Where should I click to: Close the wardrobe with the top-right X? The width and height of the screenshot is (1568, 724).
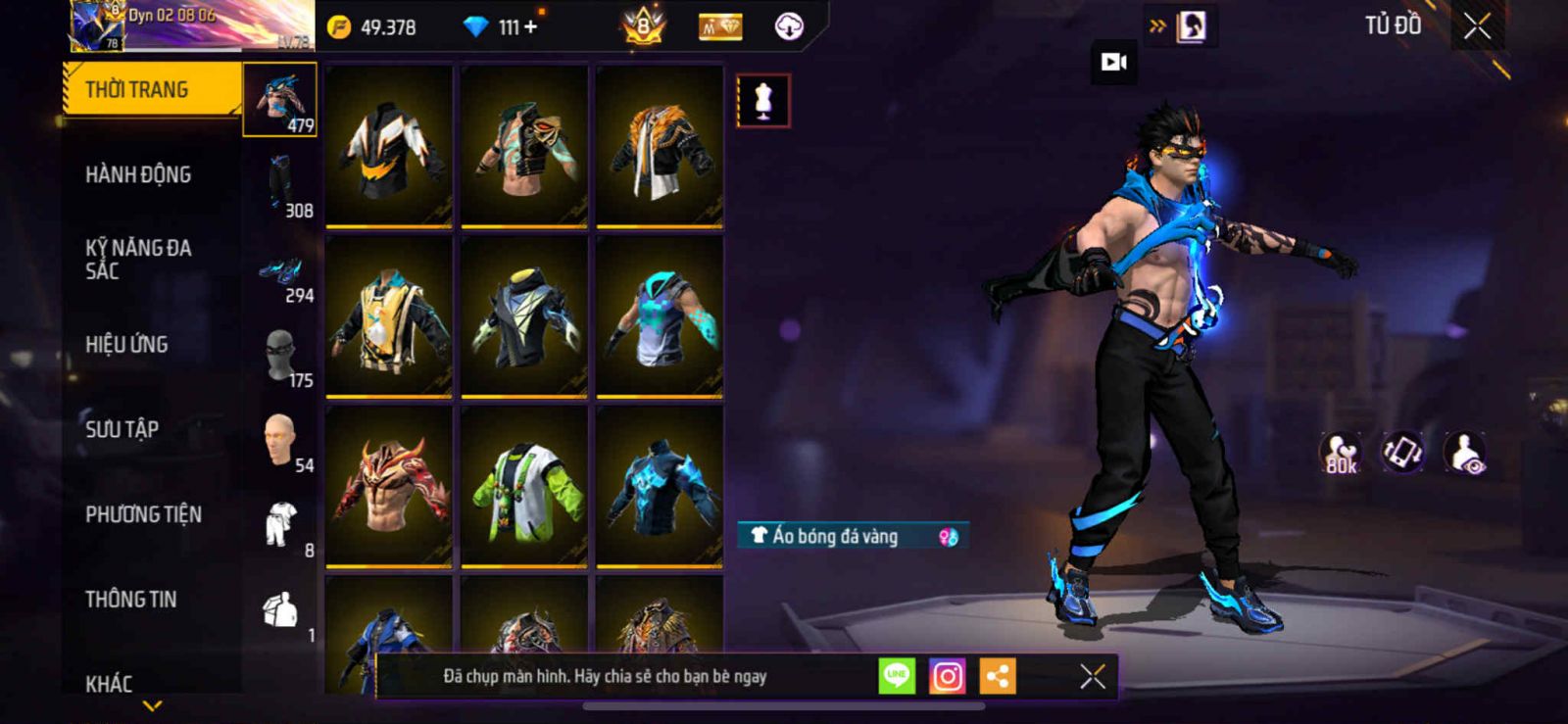1478,26
